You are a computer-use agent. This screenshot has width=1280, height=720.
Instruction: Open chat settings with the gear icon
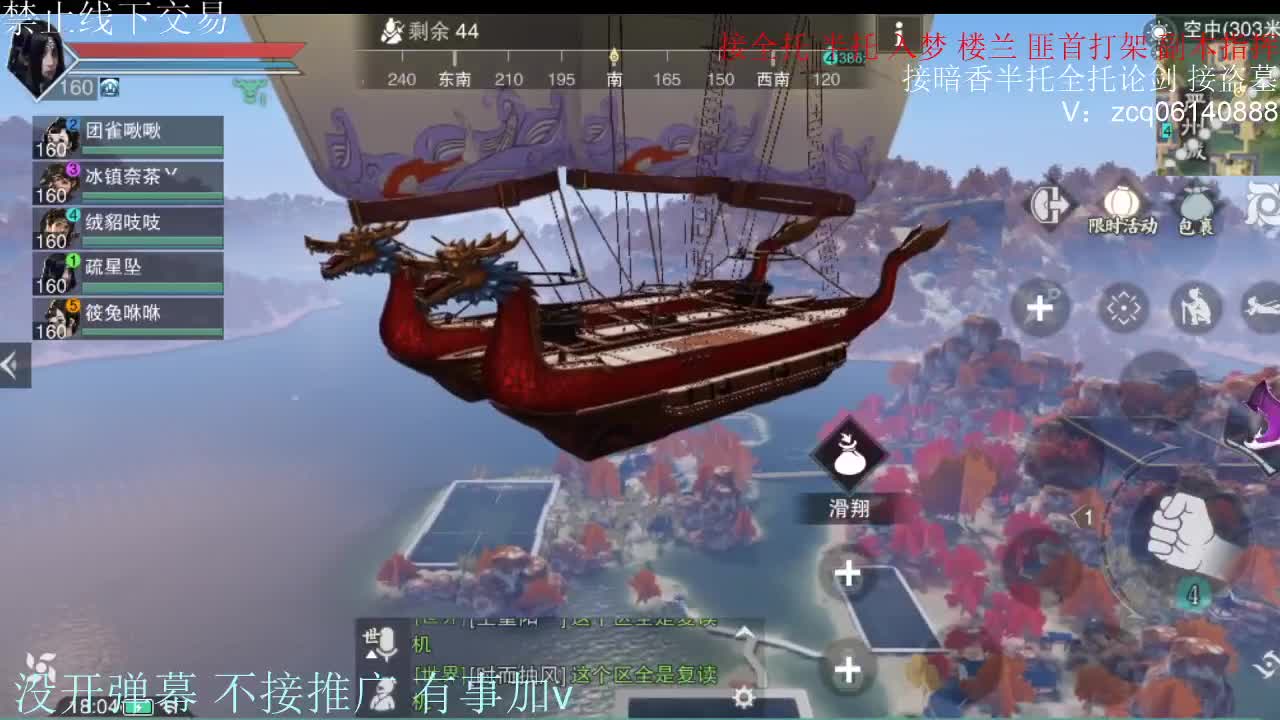742,698
